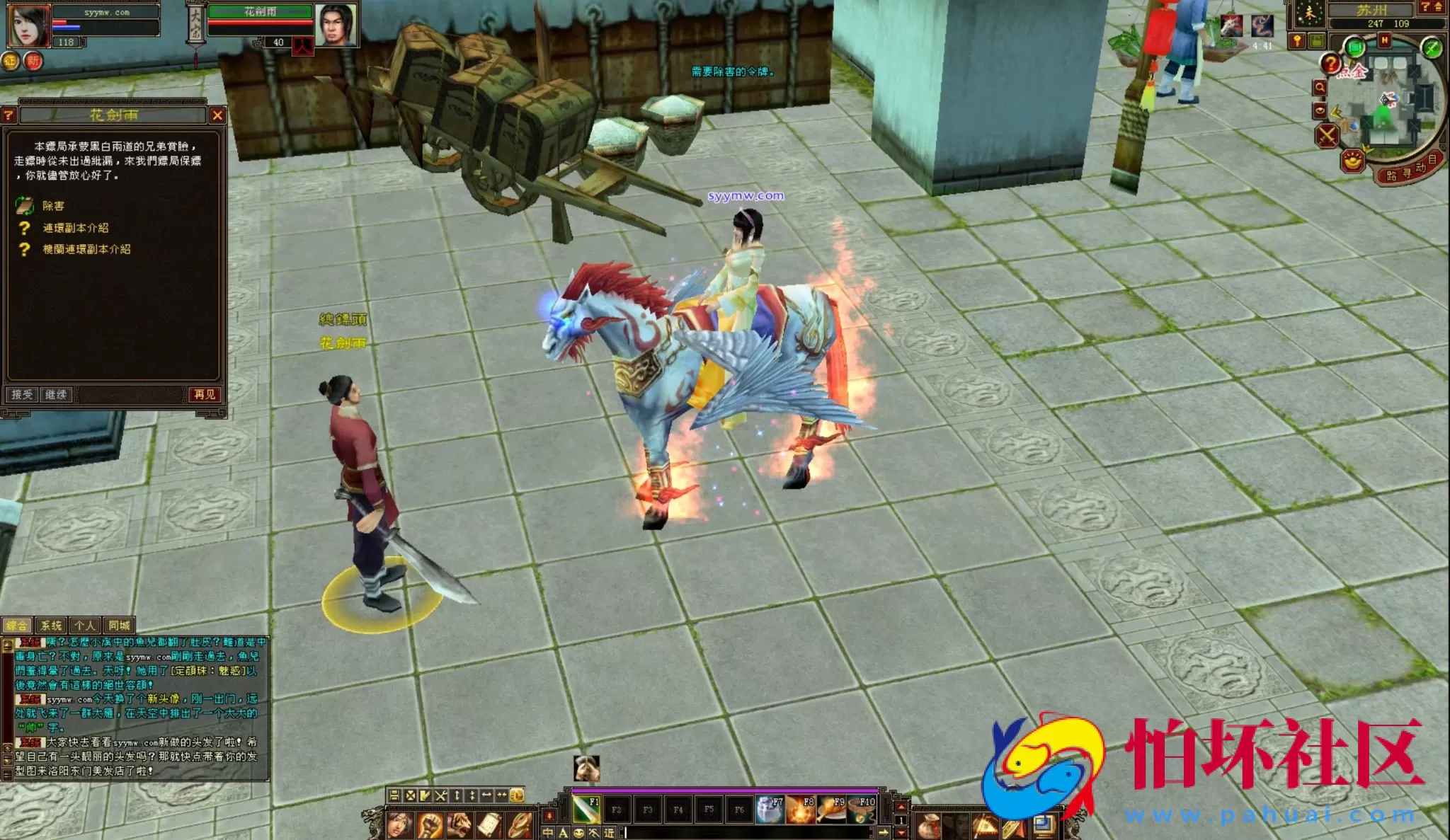Choose the 除害 quest dialogue option
The image size is (1450, 840).
click(52, 206)
